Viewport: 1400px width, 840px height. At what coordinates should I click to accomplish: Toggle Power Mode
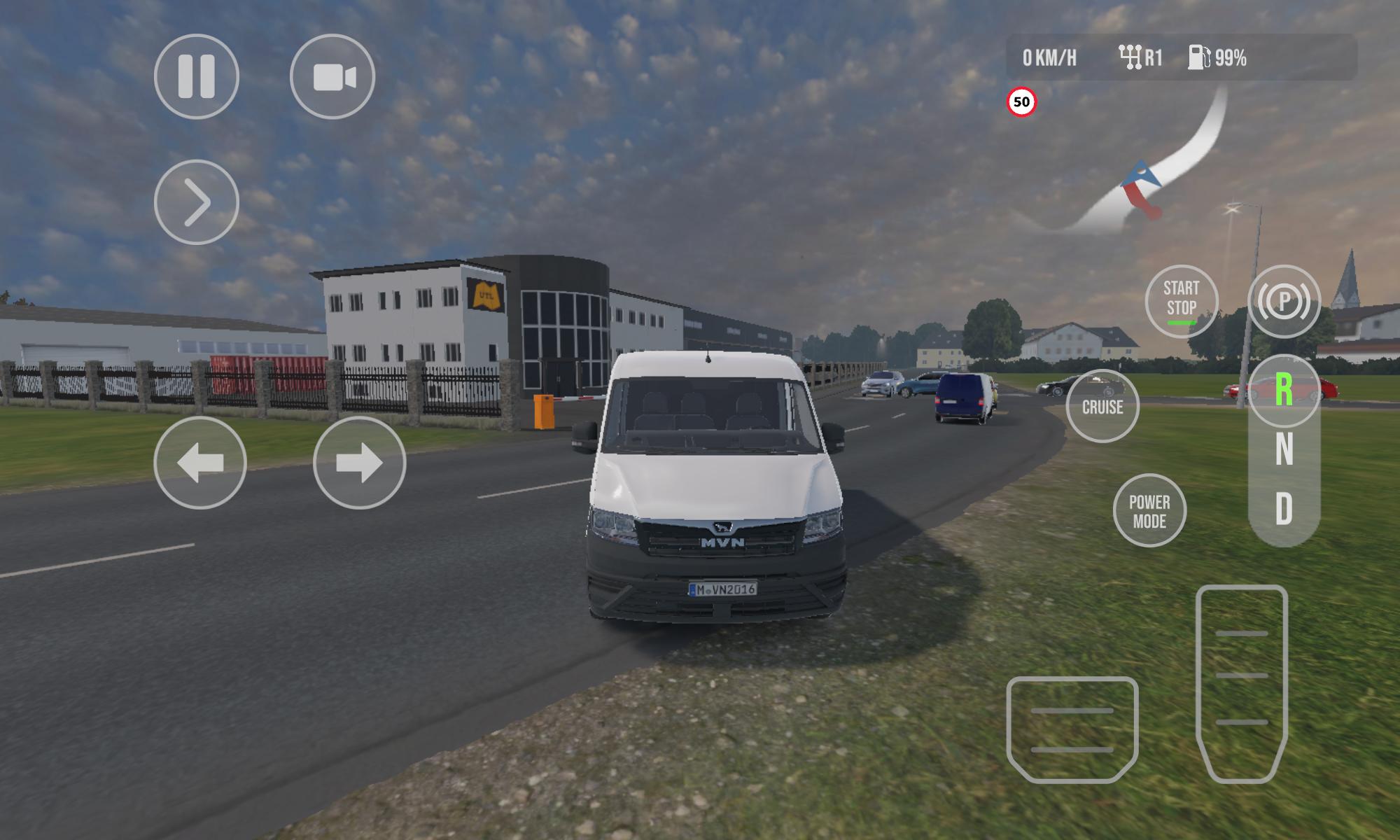click(x=1149, y=511)
